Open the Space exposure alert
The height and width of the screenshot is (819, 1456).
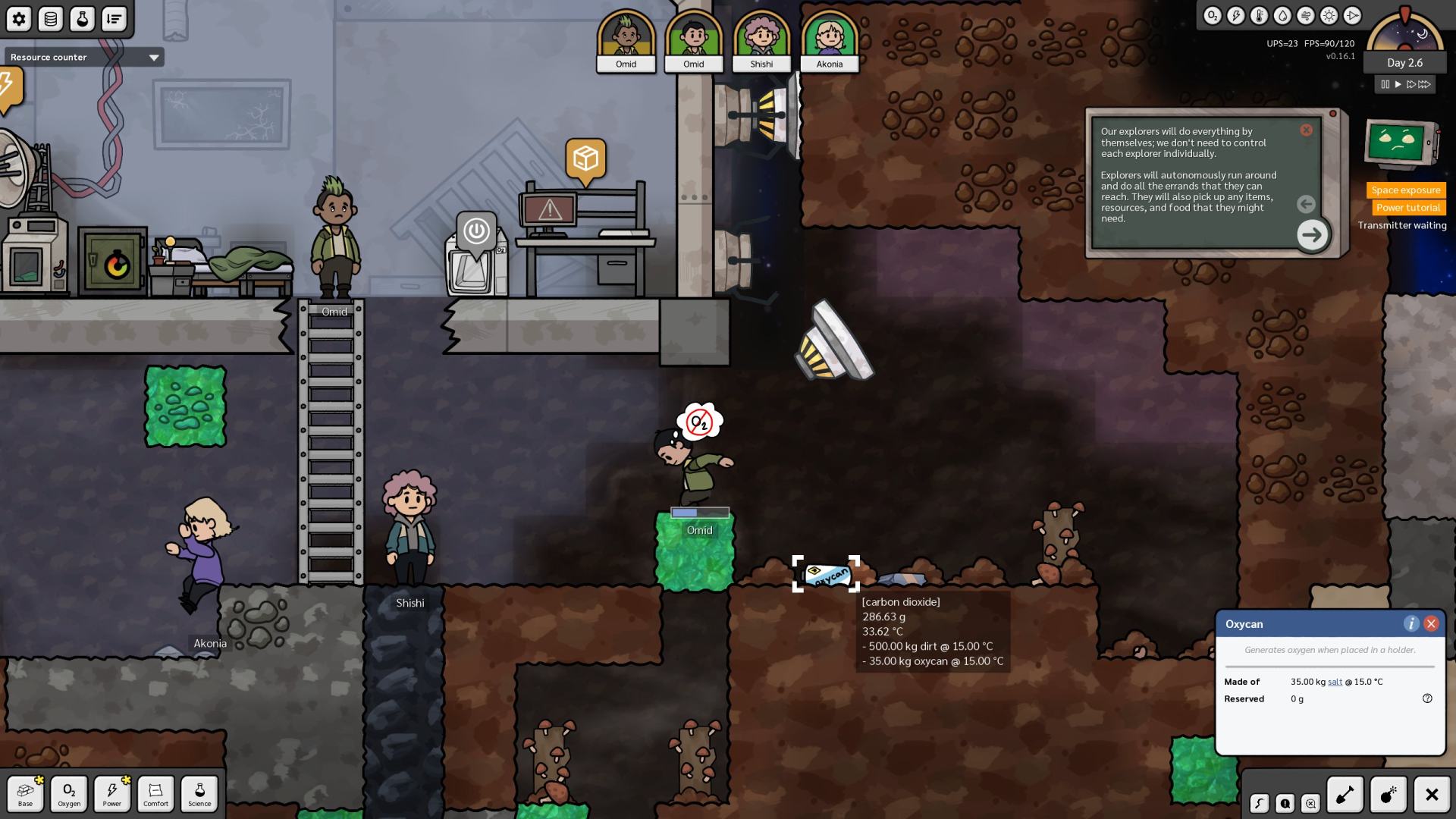click(1405, 190)
